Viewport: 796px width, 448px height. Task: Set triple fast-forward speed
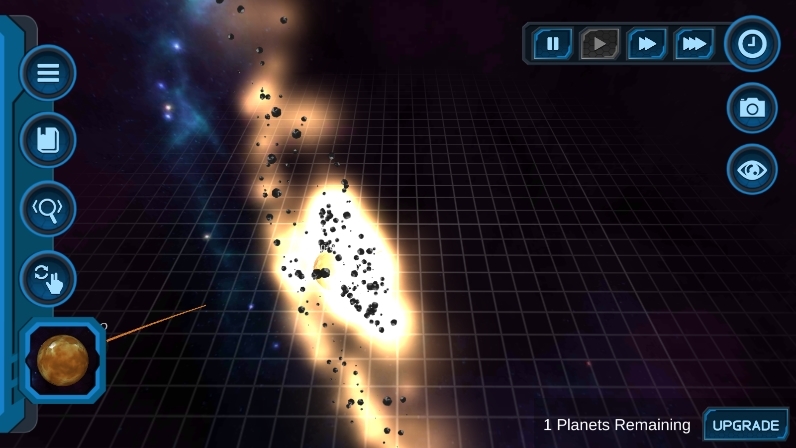tap(694, 44)
